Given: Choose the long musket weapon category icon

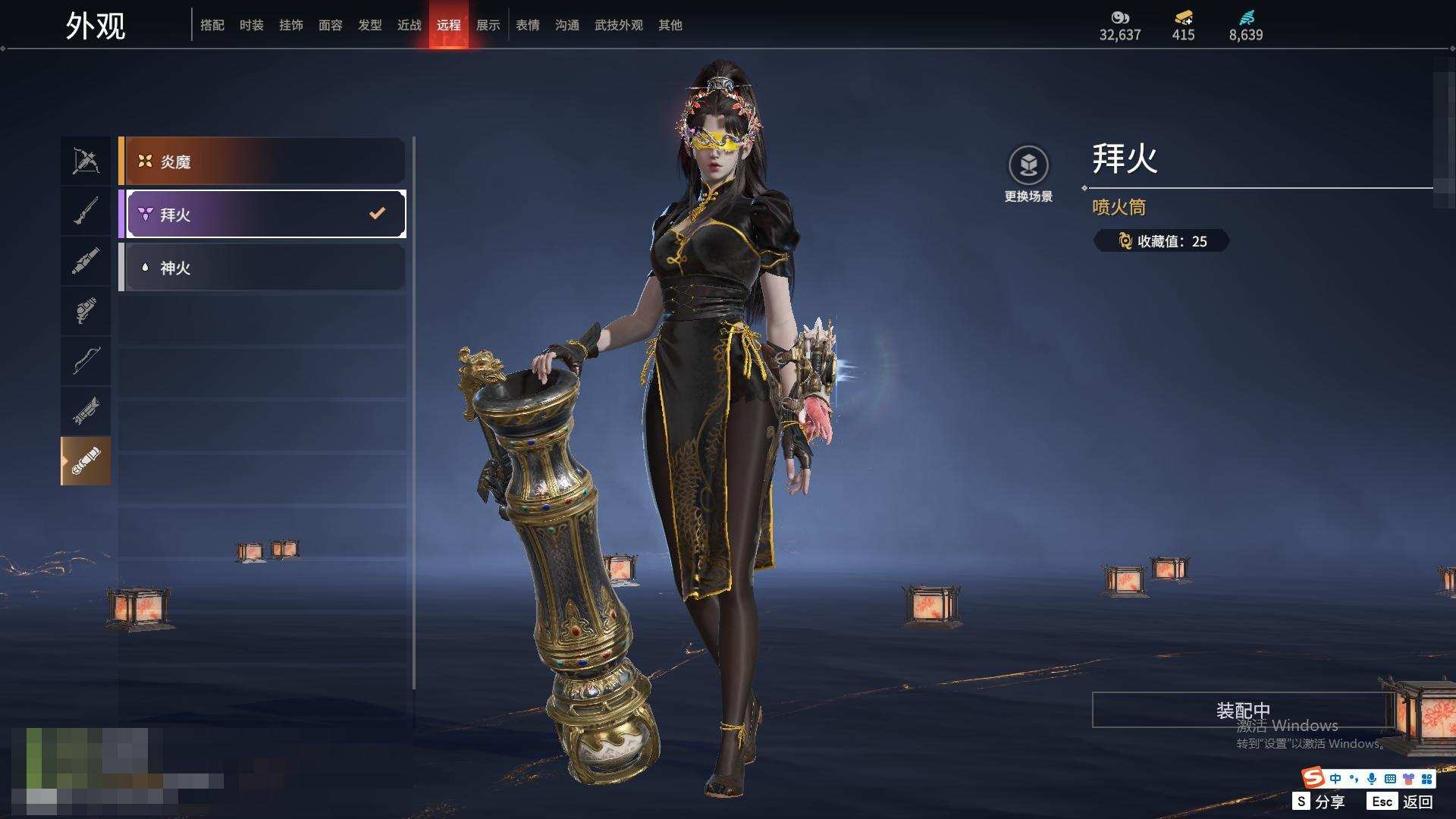Looking at the screenshot, I should click(86, 211).
